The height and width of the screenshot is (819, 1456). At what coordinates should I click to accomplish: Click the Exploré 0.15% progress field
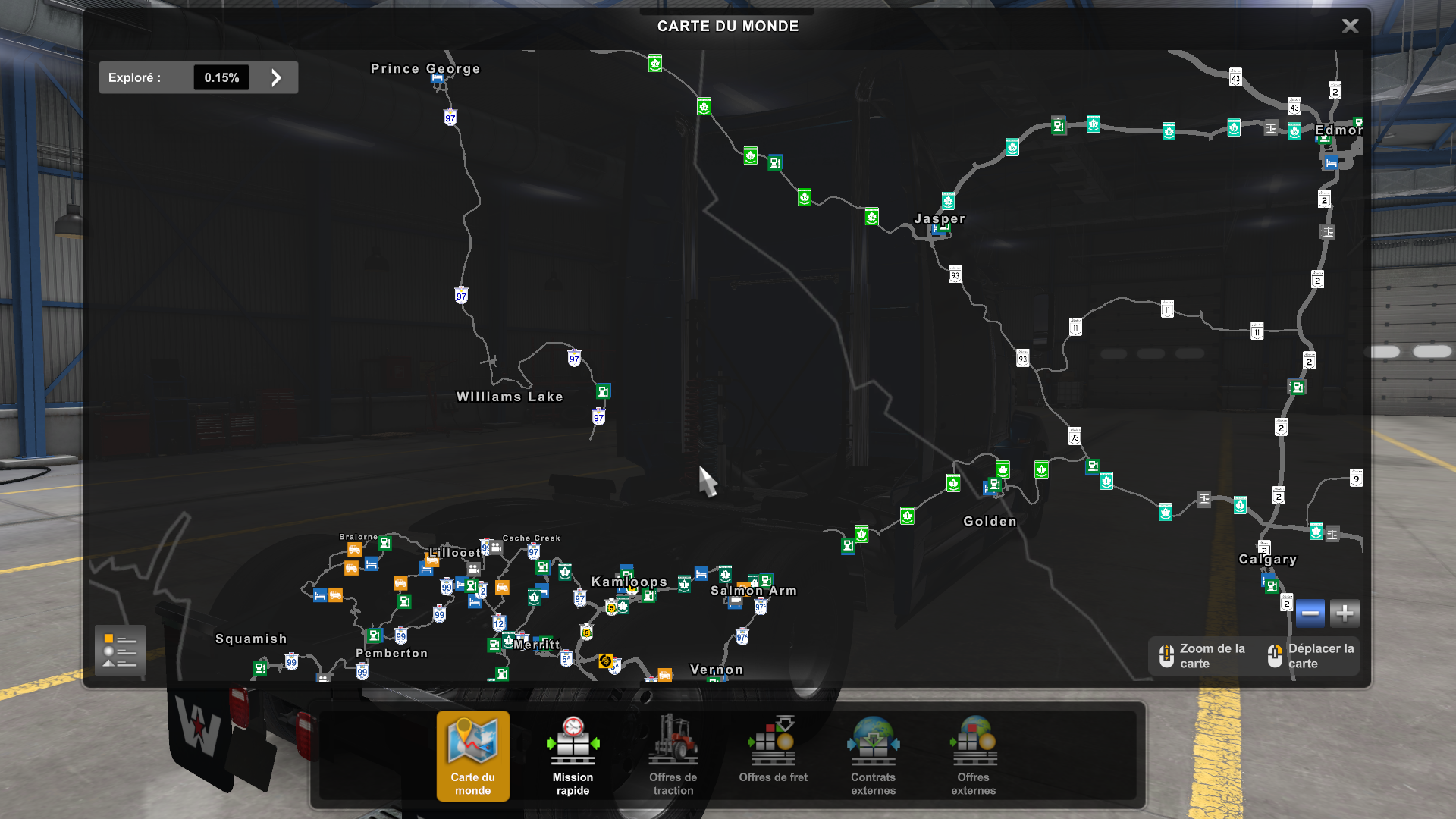pyautogui.click(x=221, y=77)
